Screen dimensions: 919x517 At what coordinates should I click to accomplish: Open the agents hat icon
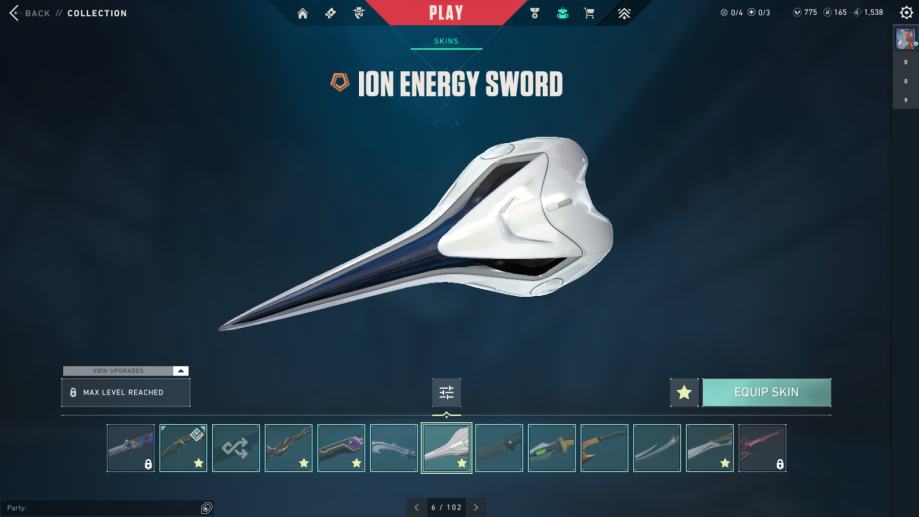coord(359,13)
